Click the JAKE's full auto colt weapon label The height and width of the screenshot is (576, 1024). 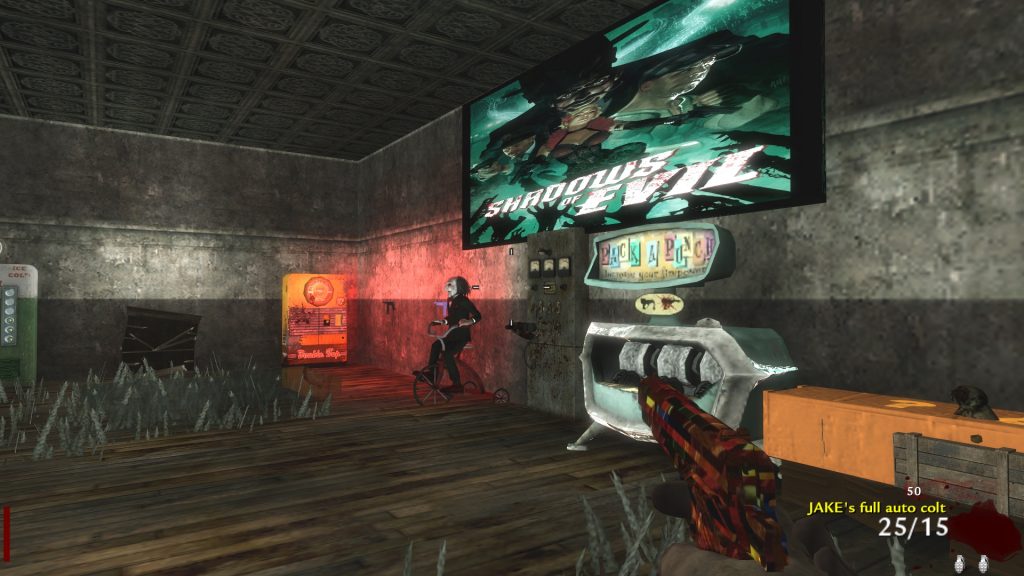click(x=877, y=508)
